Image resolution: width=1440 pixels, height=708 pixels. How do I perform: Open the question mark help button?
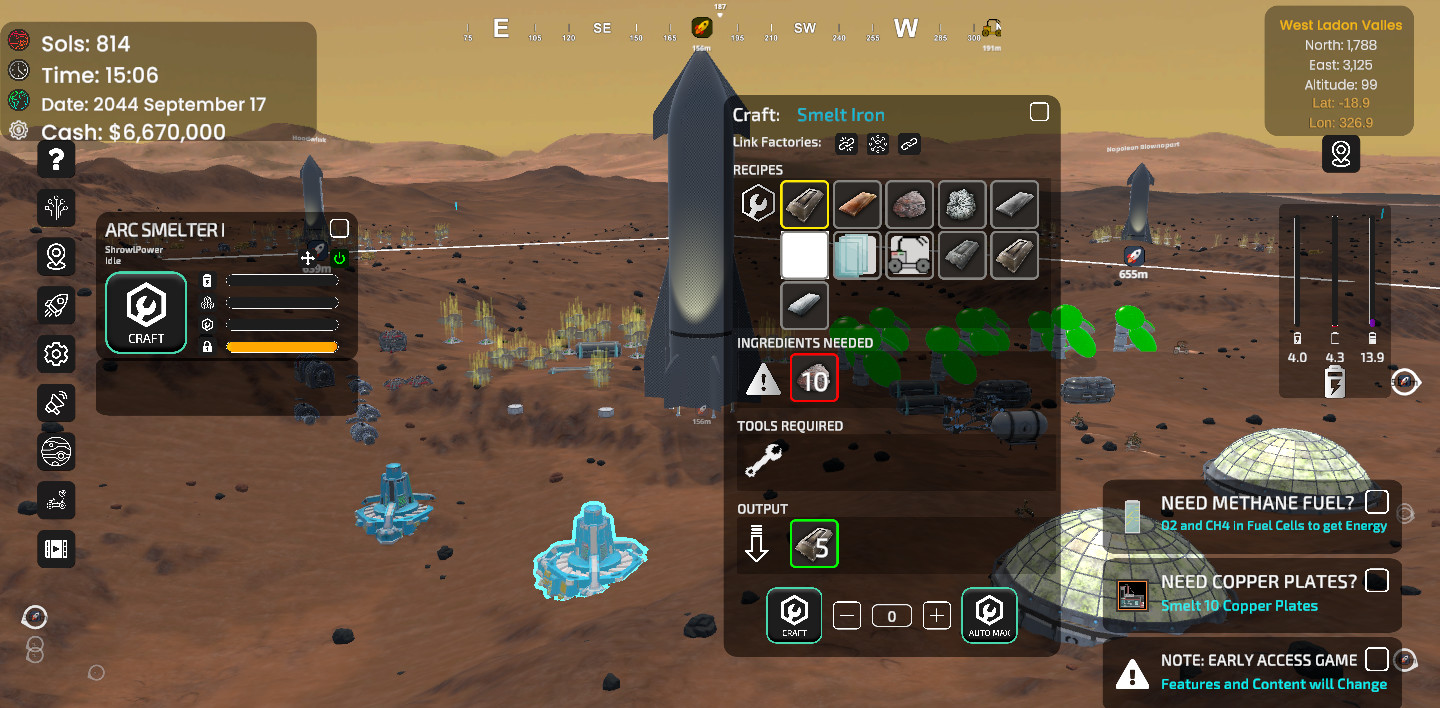pos(56,158)
